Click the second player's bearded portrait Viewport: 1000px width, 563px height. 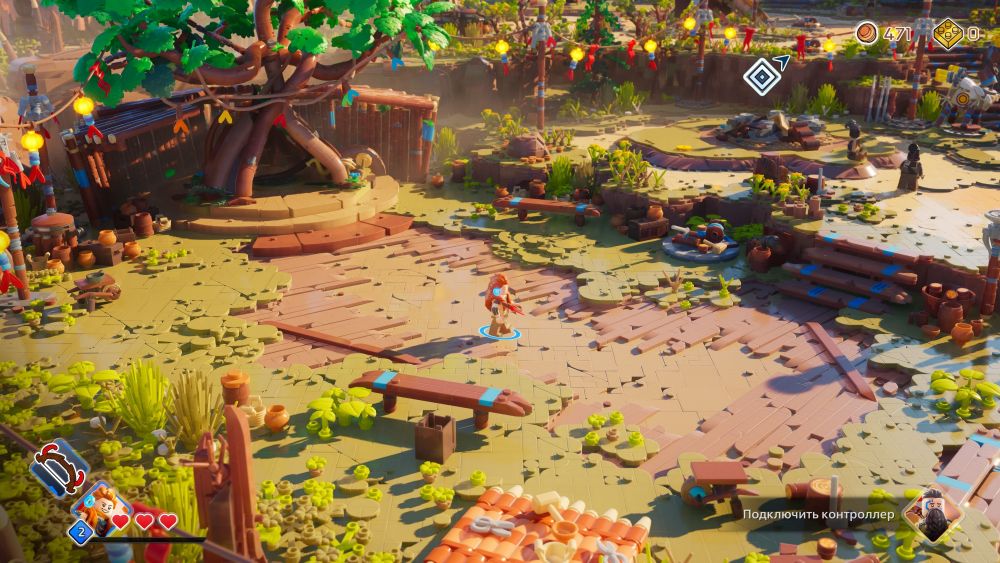(x=933, y=515)
